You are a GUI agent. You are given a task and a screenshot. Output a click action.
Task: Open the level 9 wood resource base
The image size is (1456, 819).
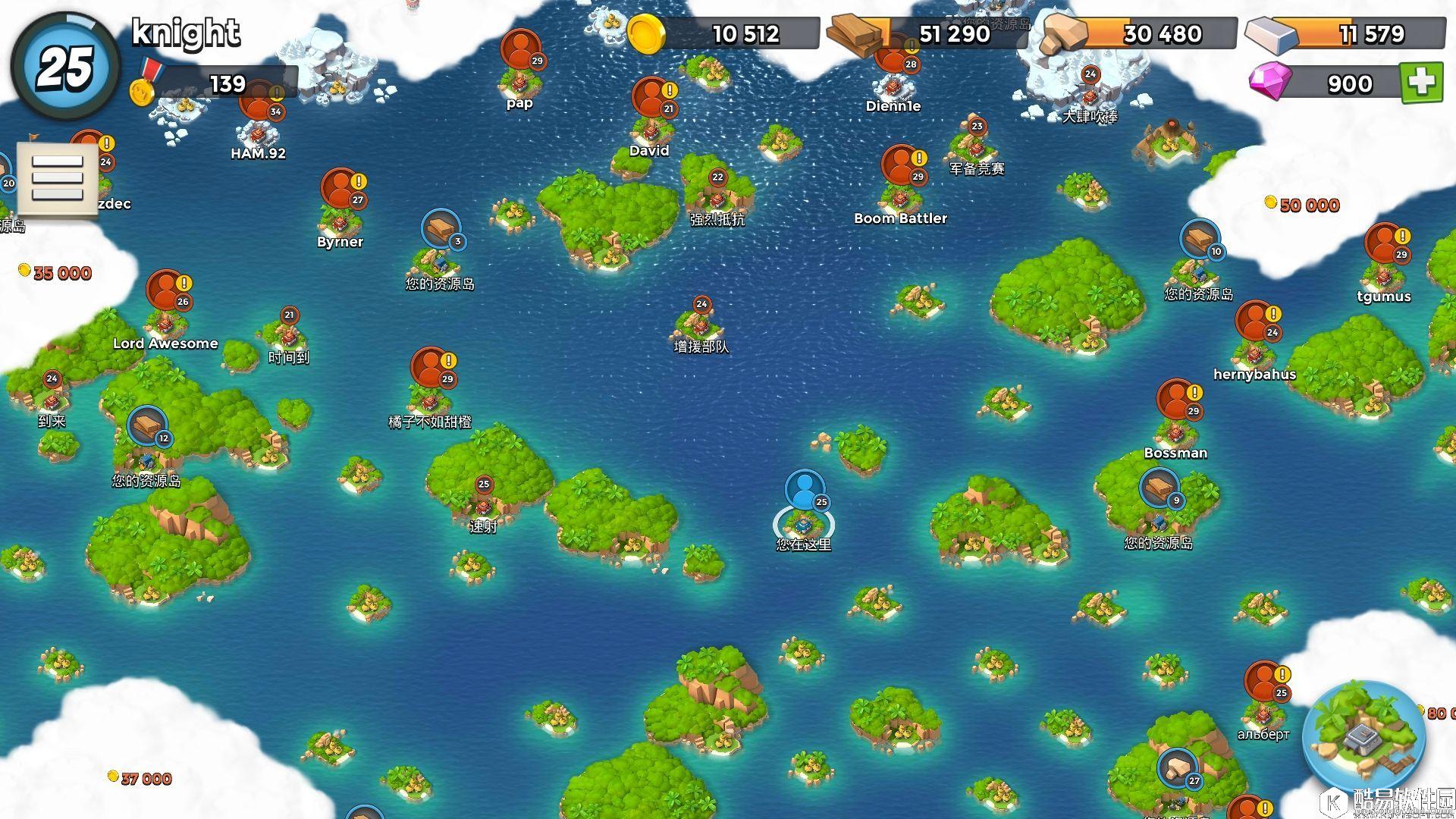tap(1159, 489)
